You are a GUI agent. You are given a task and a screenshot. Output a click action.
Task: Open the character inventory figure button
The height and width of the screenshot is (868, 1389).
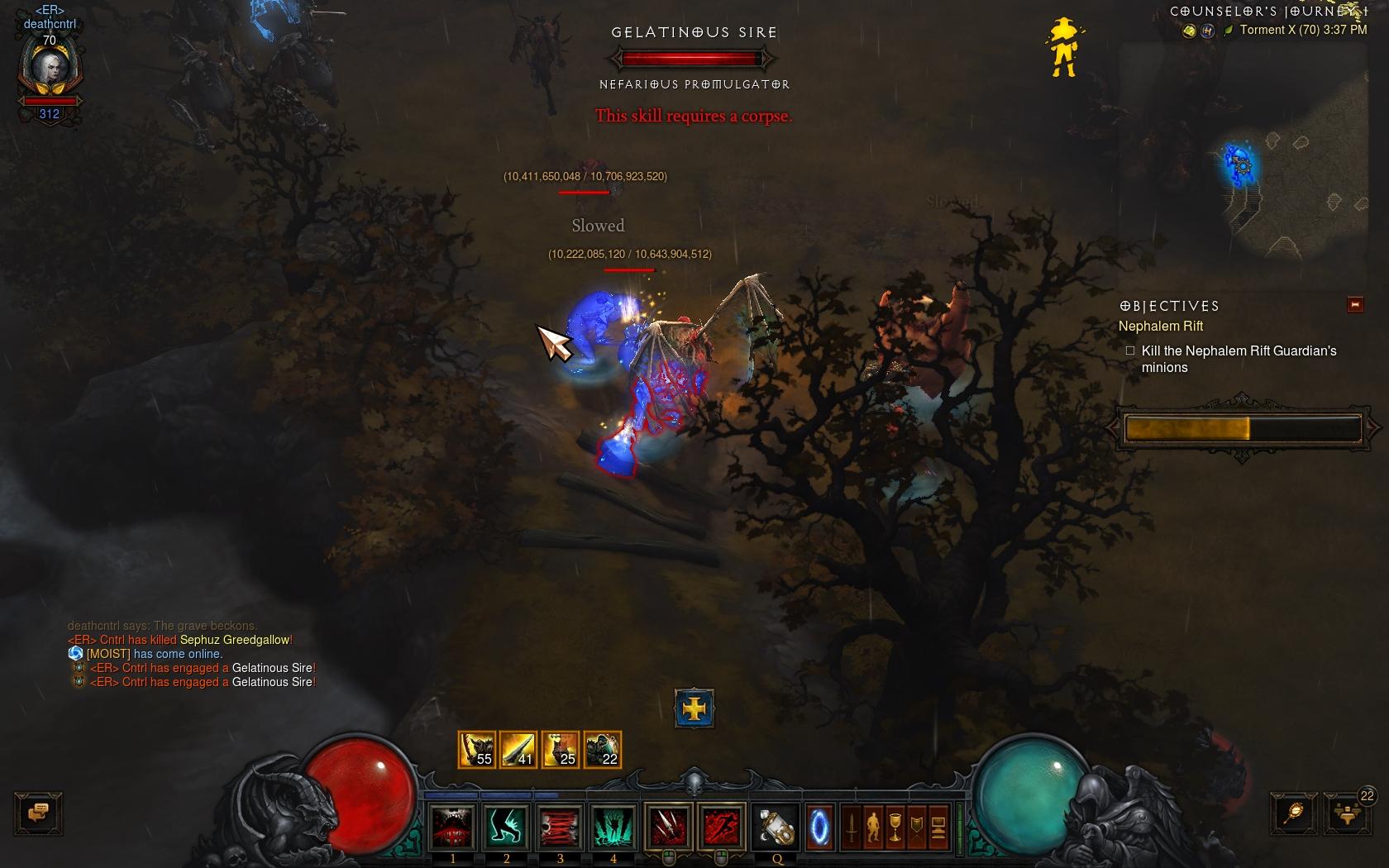873,827
